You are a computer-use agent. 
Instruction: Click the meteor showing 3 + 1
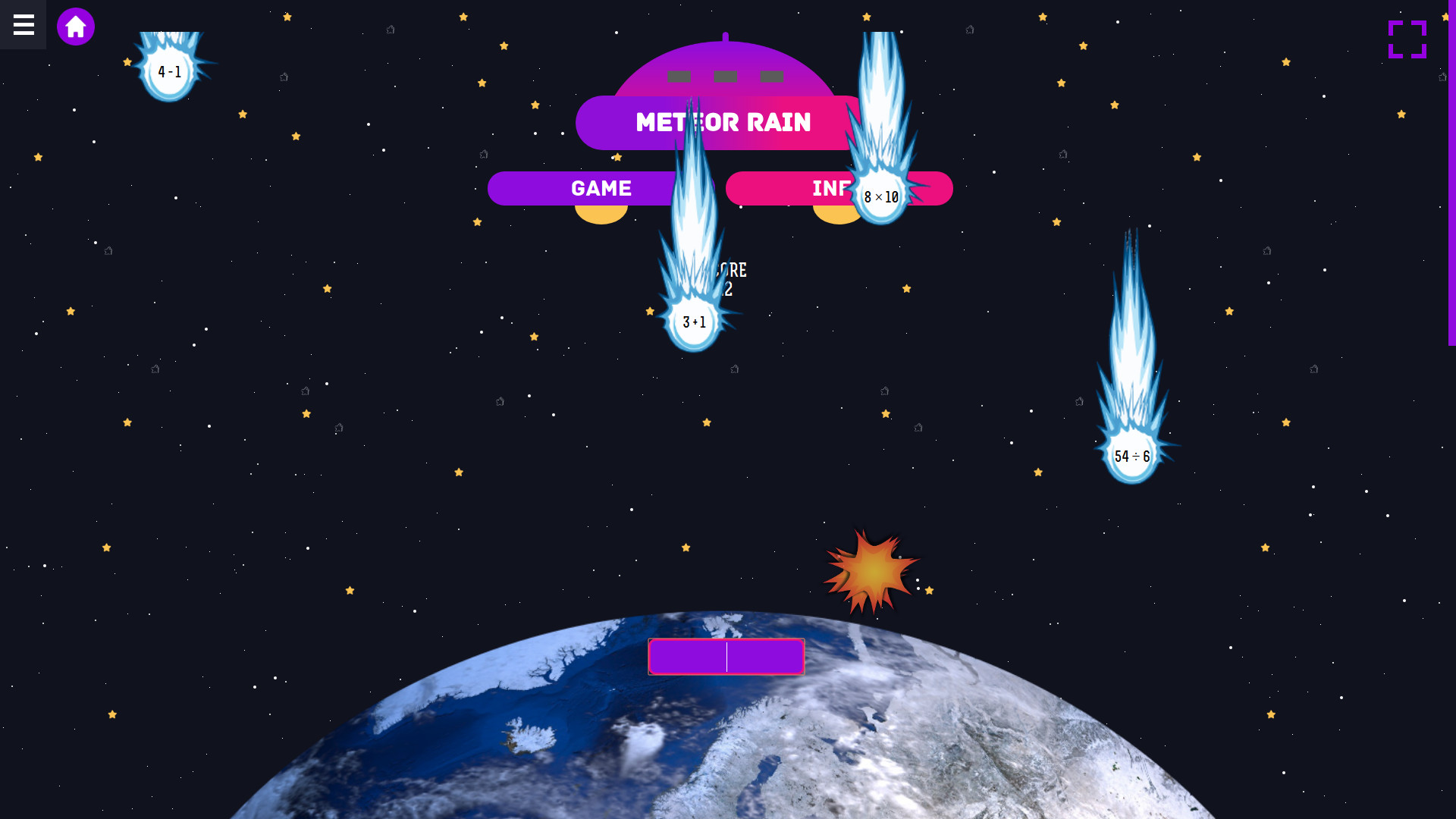692,322
